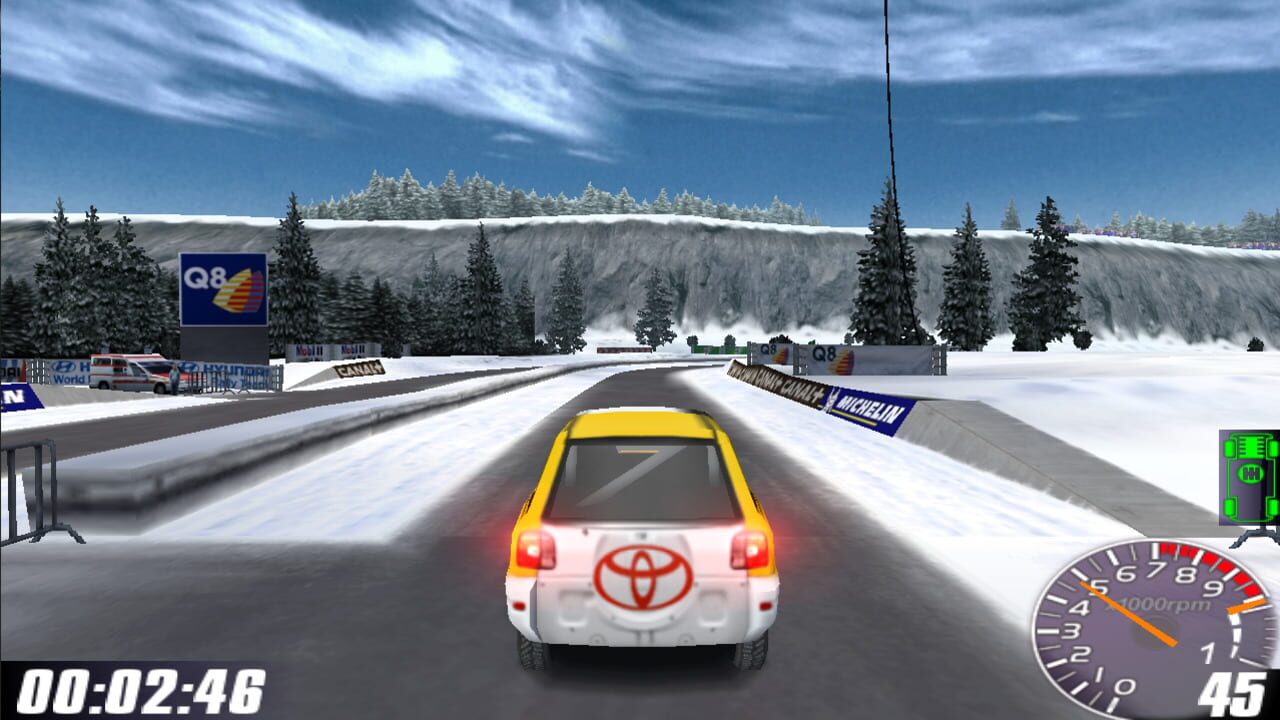Click the tachometer gauge
Screen dimensions: 1280x720
1150,630
